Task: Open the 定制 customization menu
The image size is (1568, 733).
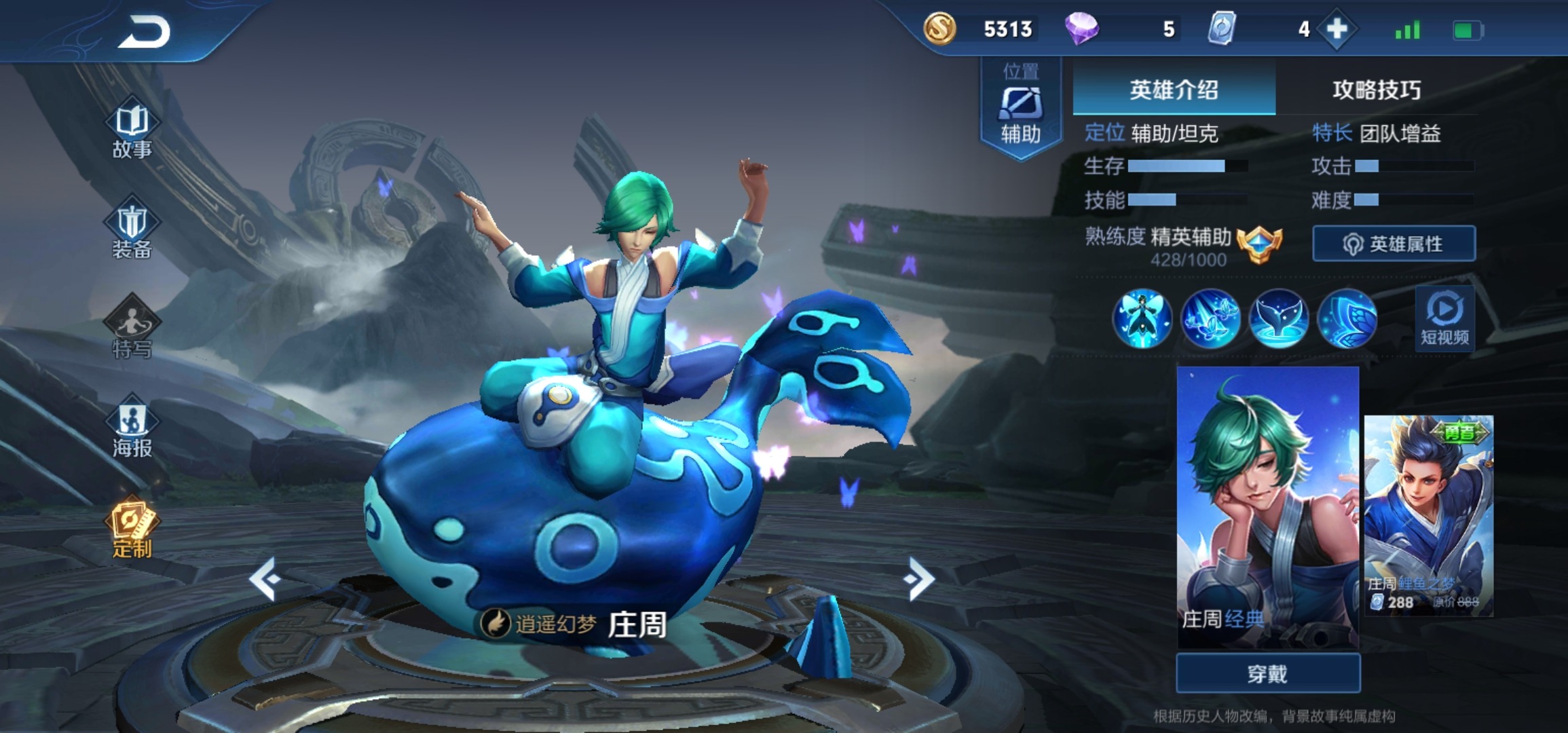Action: 132,529
